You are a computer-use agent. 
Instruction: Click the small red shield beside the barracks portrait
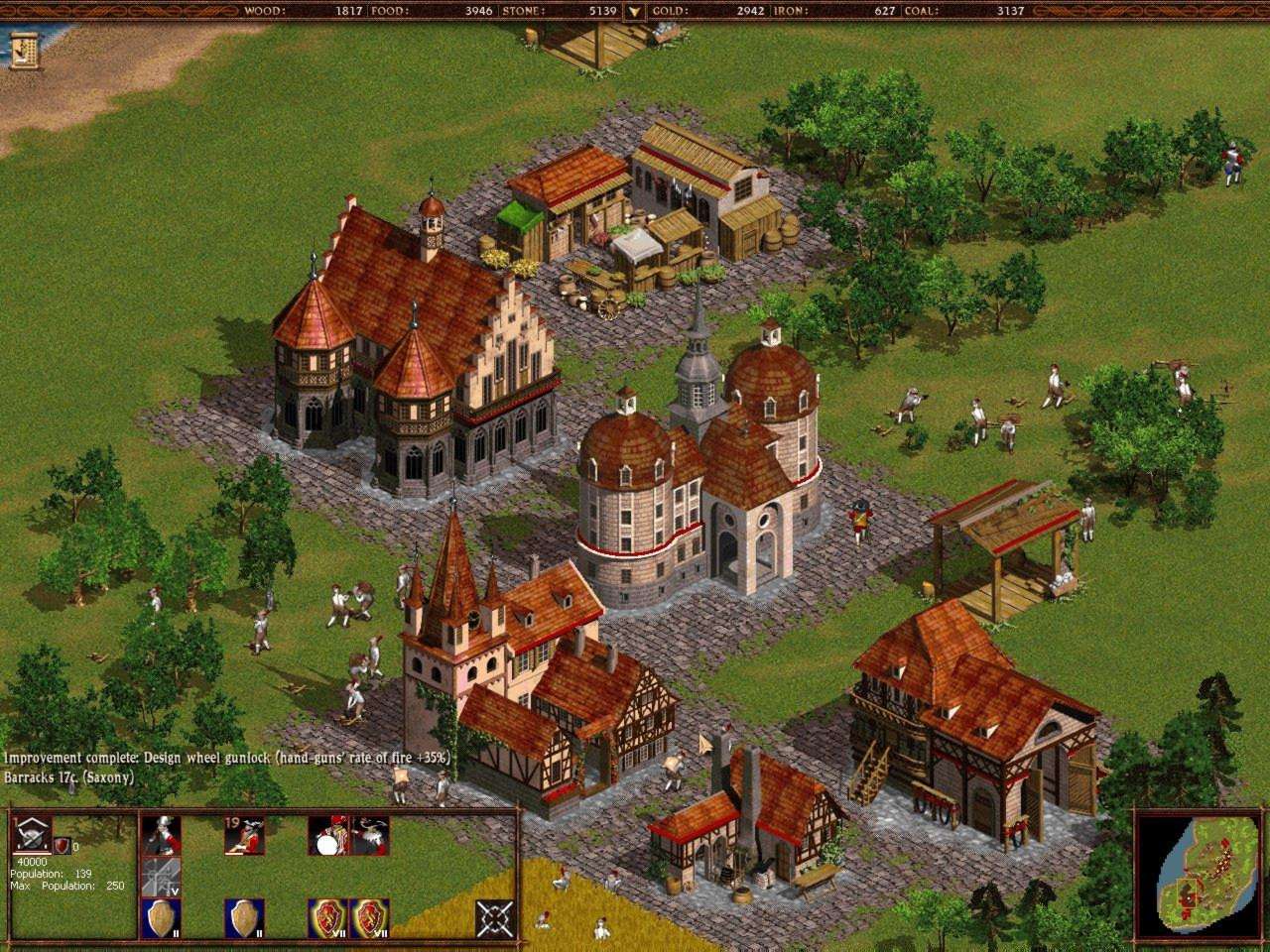[x=61, y=846]
